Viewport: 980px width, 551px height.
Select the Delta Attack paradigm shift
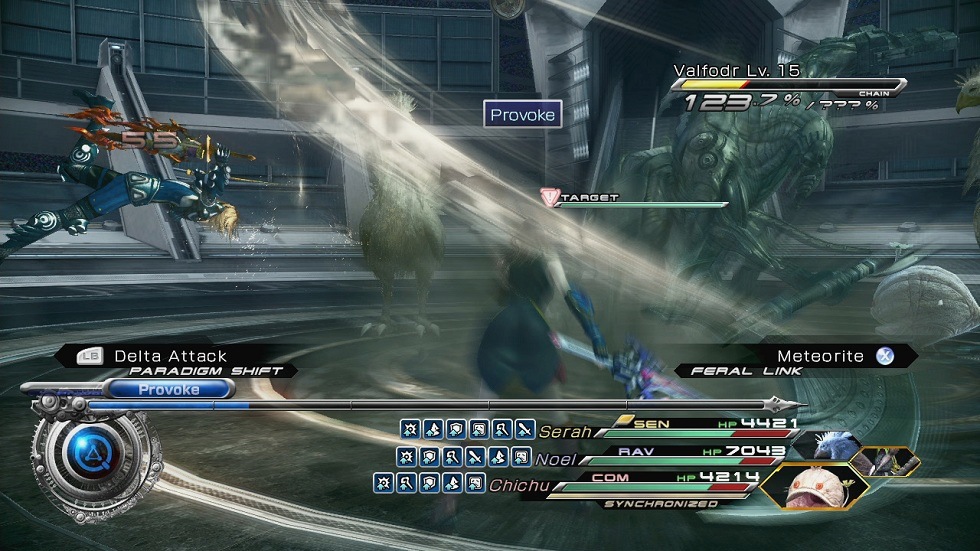170,356
